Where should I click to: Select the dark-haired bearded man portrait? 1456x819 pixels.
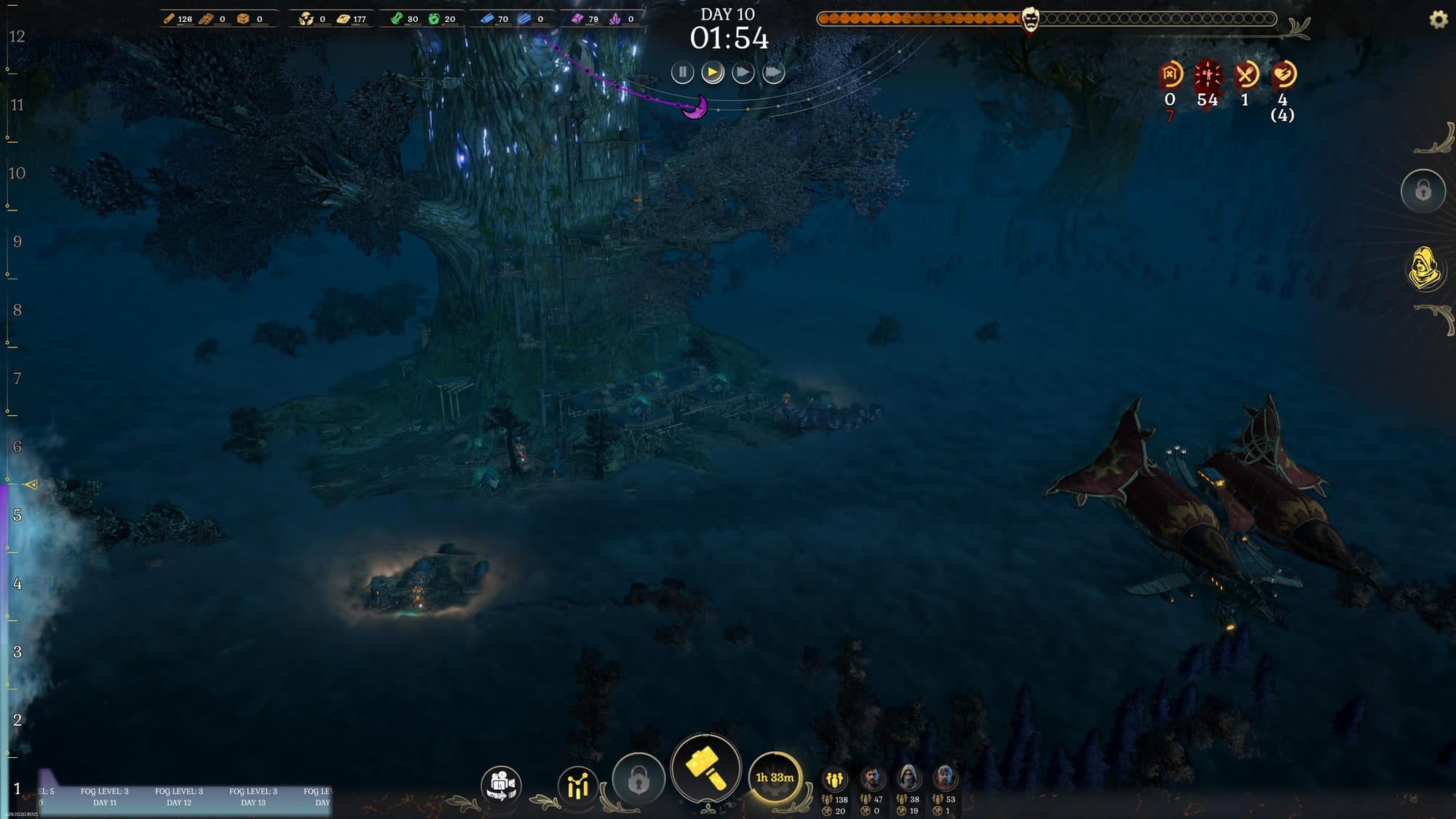click(x=871, y=779)
